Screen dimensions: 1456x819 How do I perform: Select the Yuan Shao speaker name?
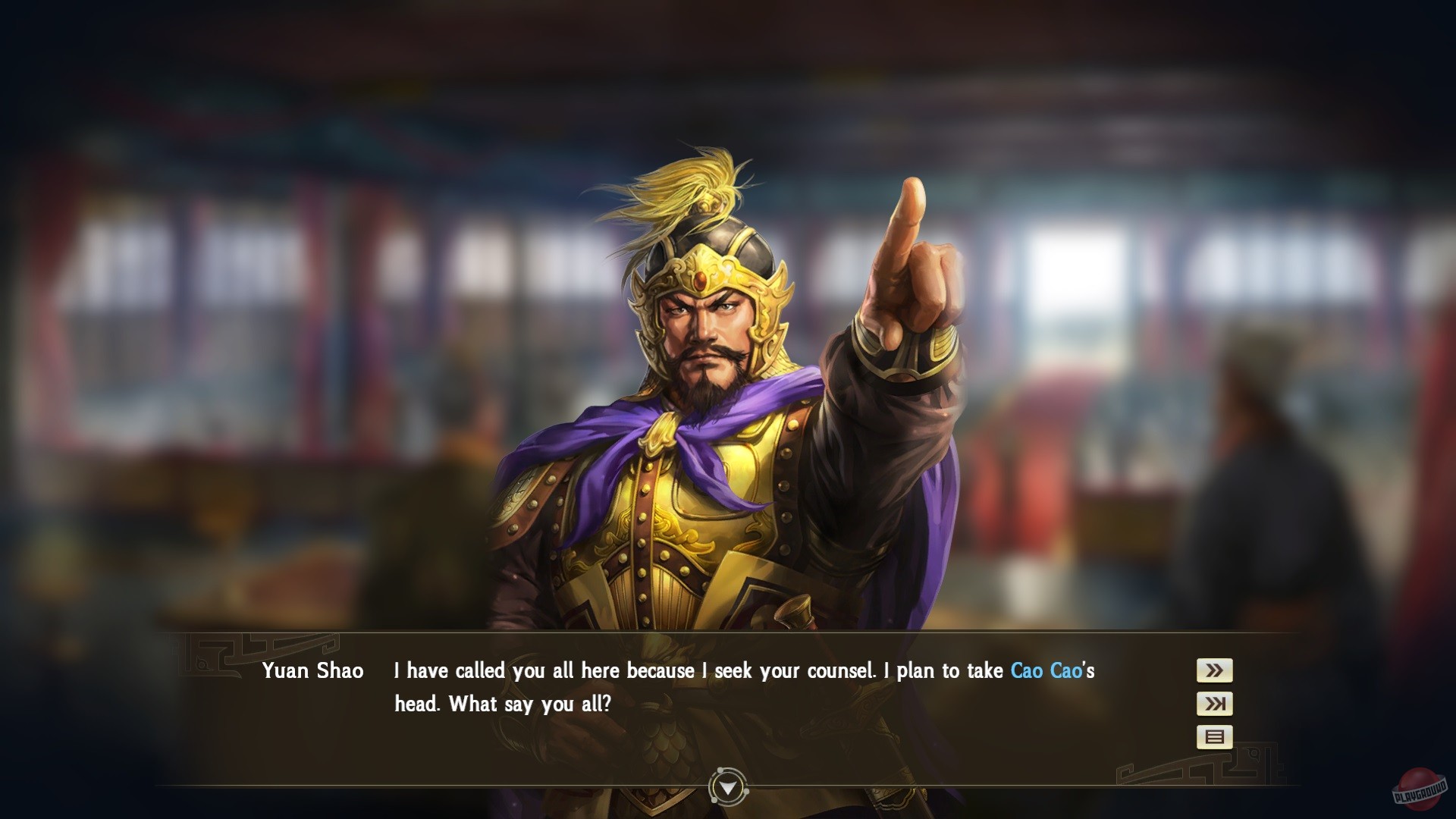point(313,670)
